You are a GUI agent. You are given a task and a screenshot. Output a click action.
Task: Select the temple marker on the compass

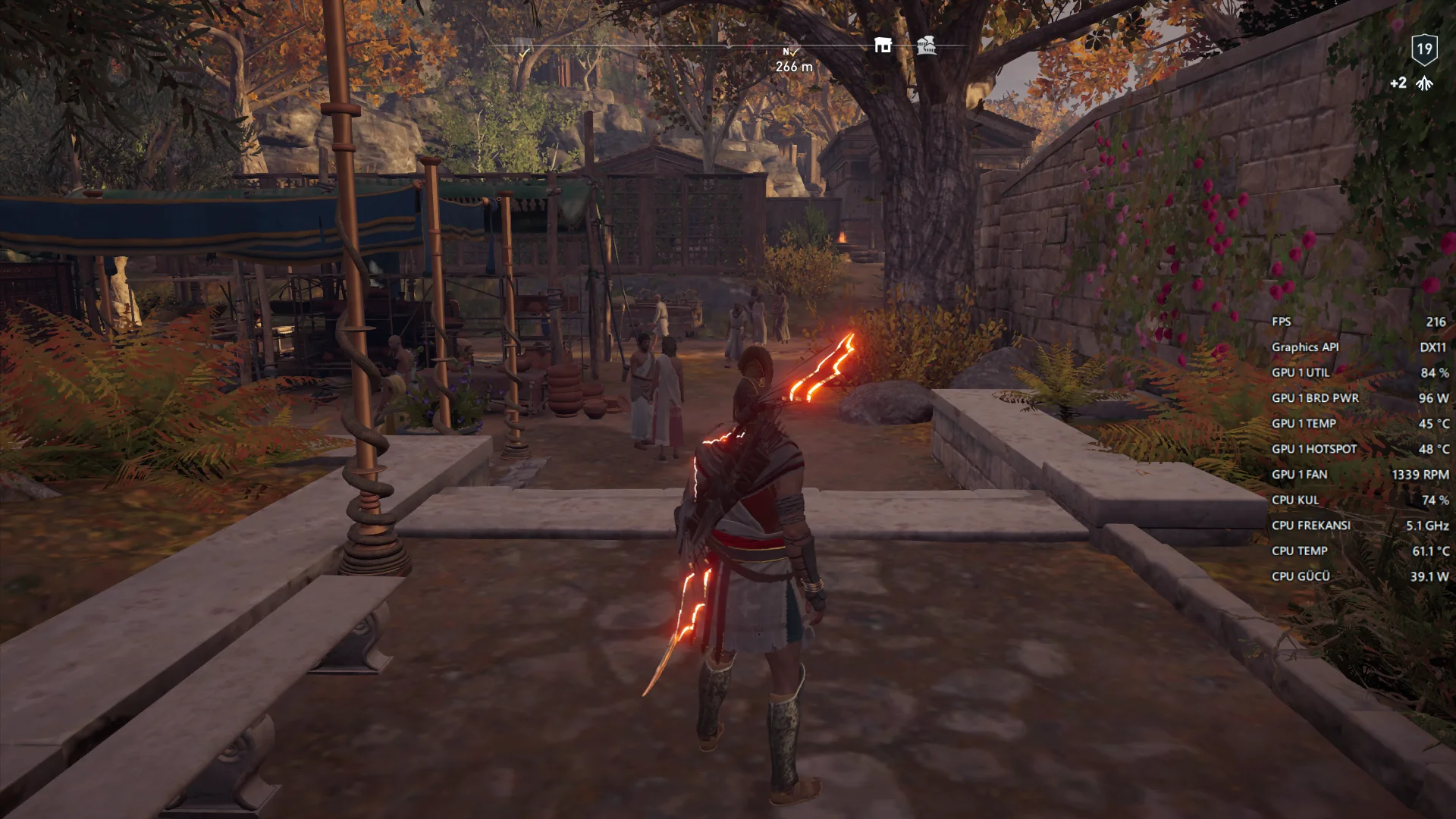[926, 45]
